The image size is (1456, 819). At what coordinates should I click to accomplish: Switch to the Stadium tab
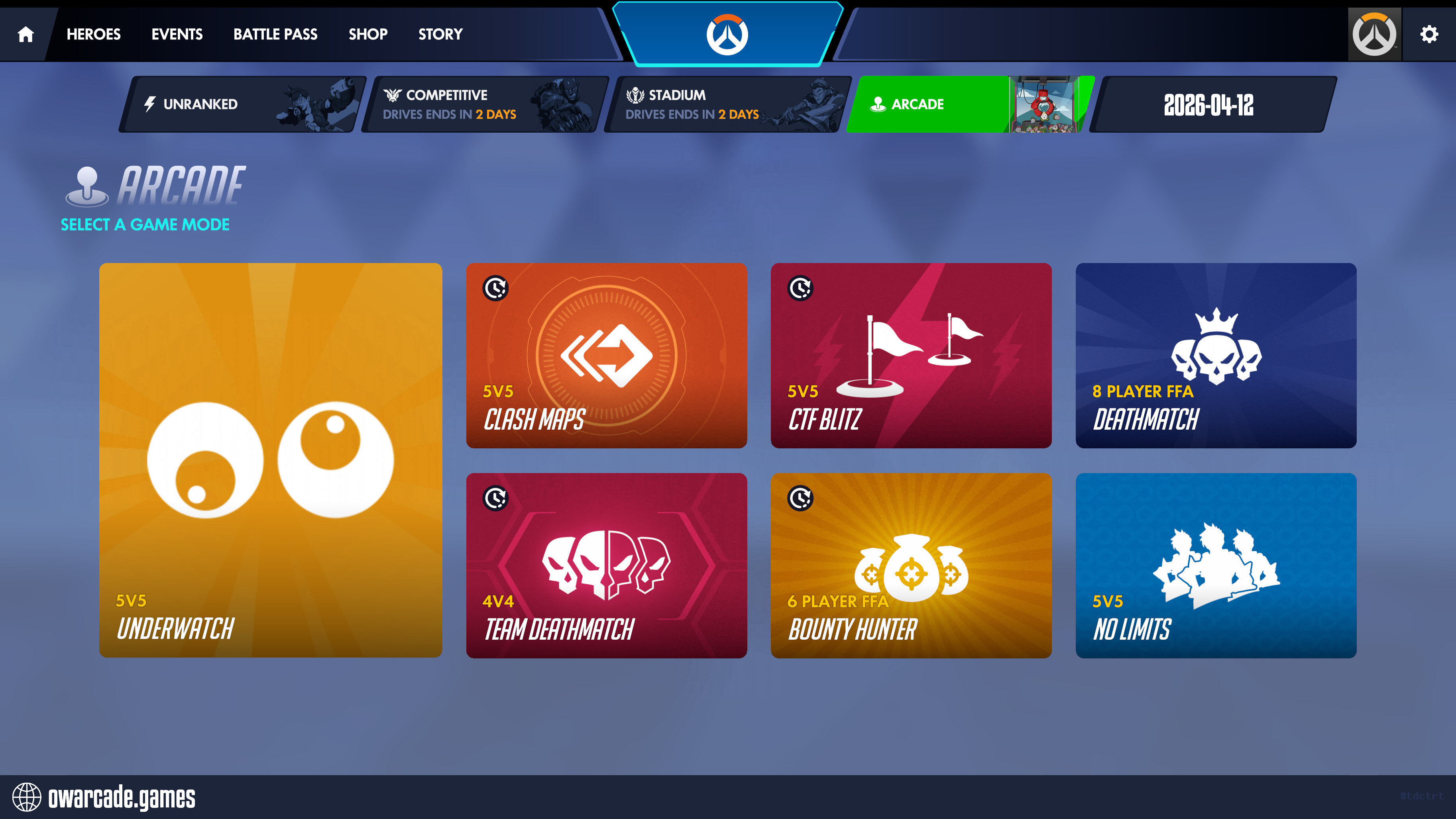coord(727,104)
